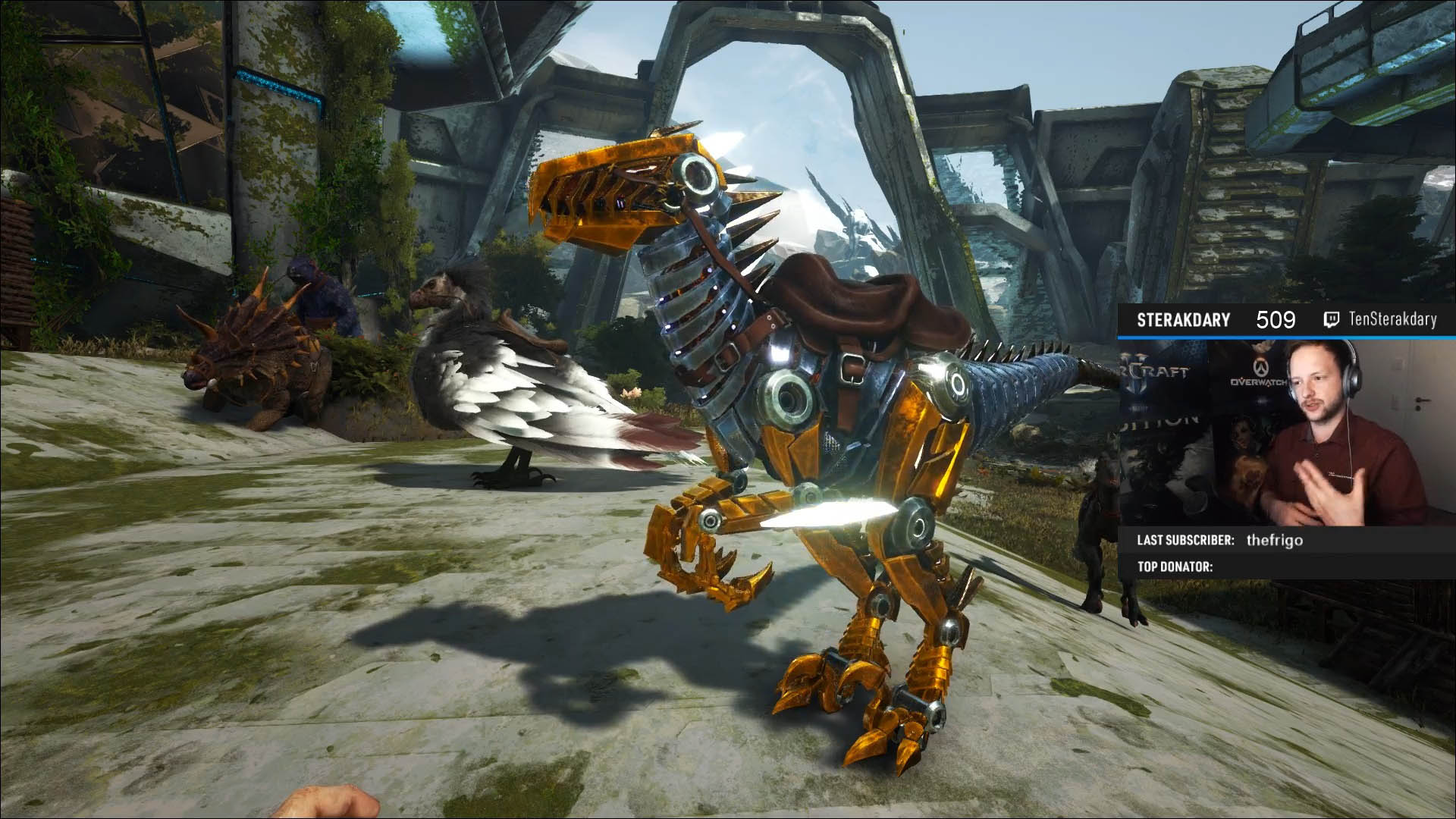
Task: Select the streamer webcam feed
Action: [x=1287, y=432]
